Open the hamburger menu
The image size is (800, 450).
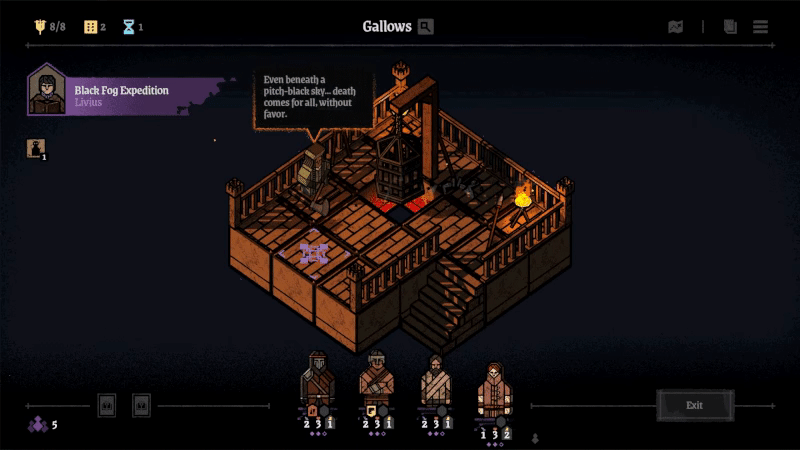tap(761, 27)
